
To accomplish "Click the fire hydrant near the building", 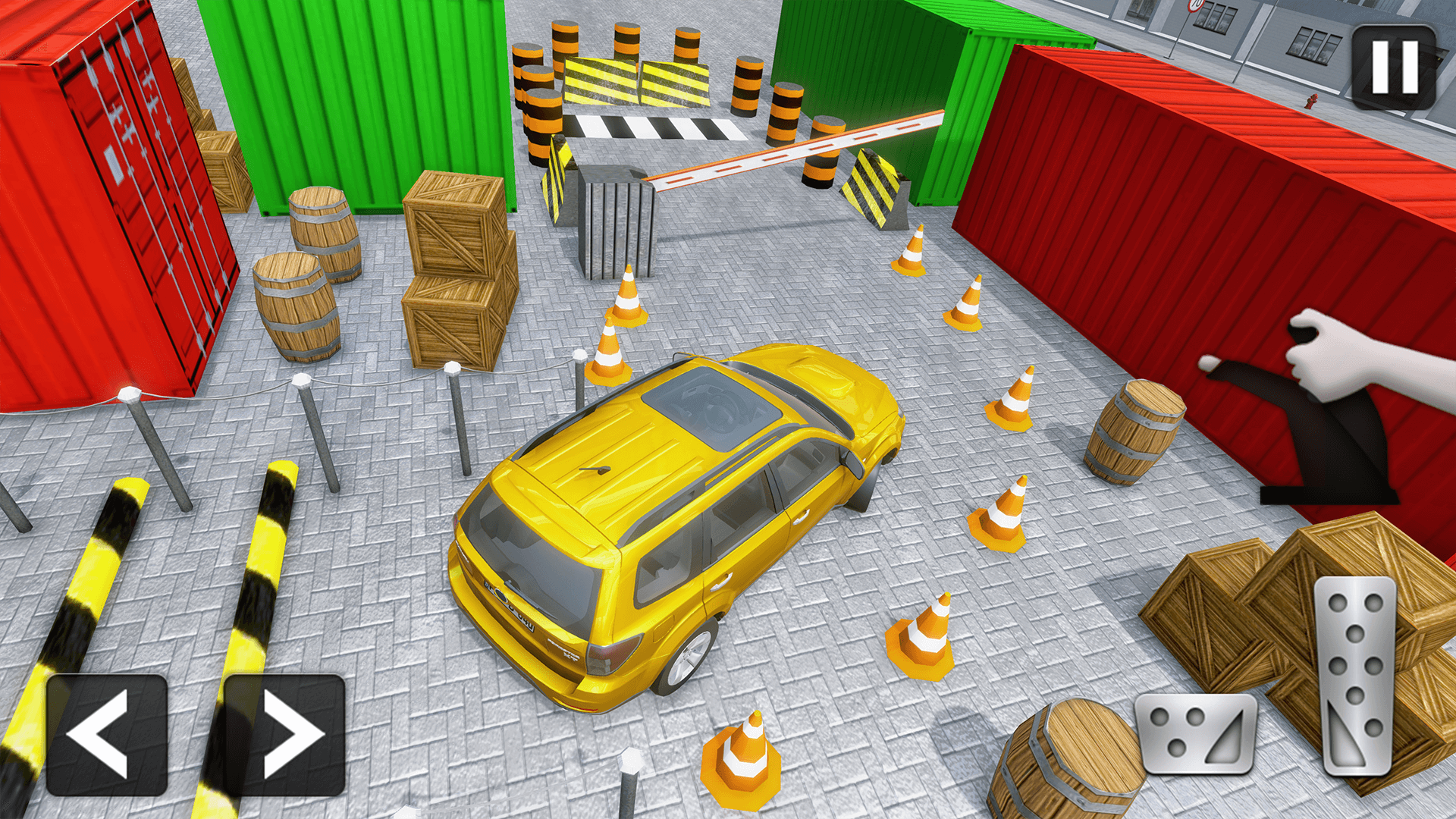I will [1312, 101].
